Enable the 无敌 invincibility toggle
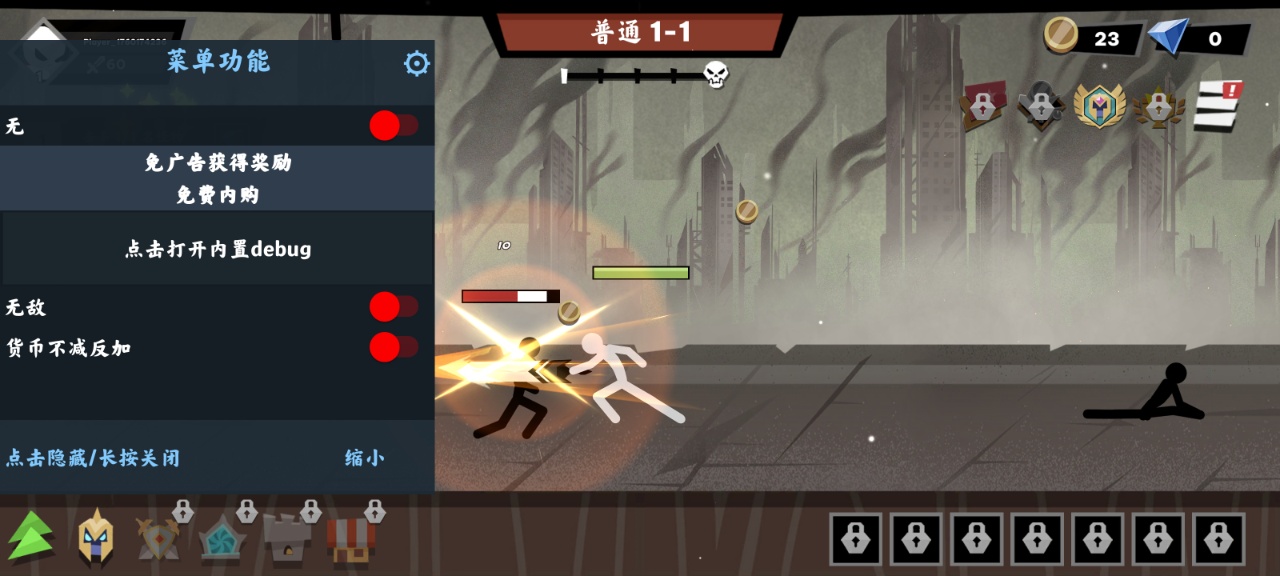The height and width of the screenshot is (576, 1280). tap(394, 307)
